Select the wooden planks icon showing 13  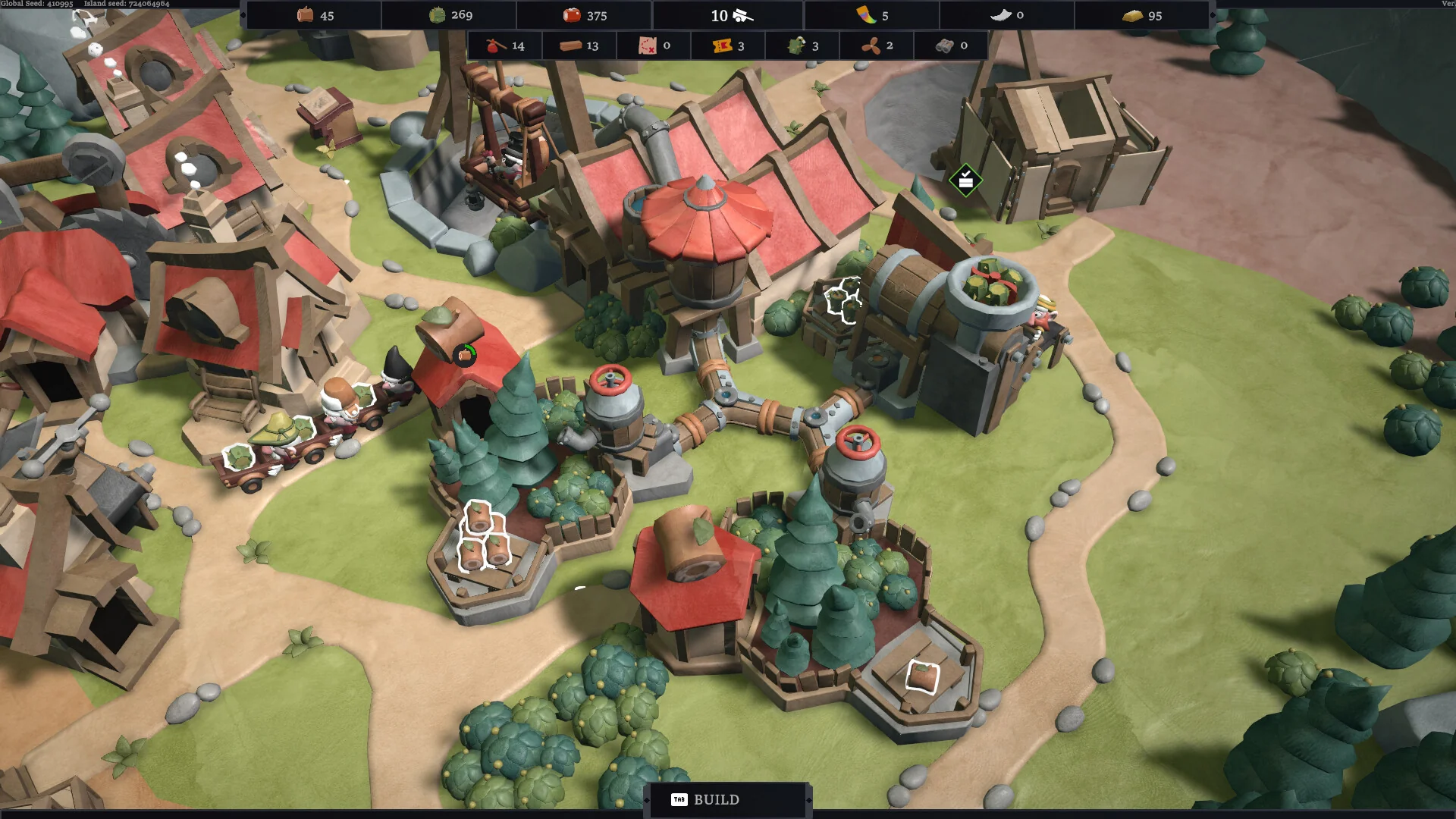click(x=569, y=45)
